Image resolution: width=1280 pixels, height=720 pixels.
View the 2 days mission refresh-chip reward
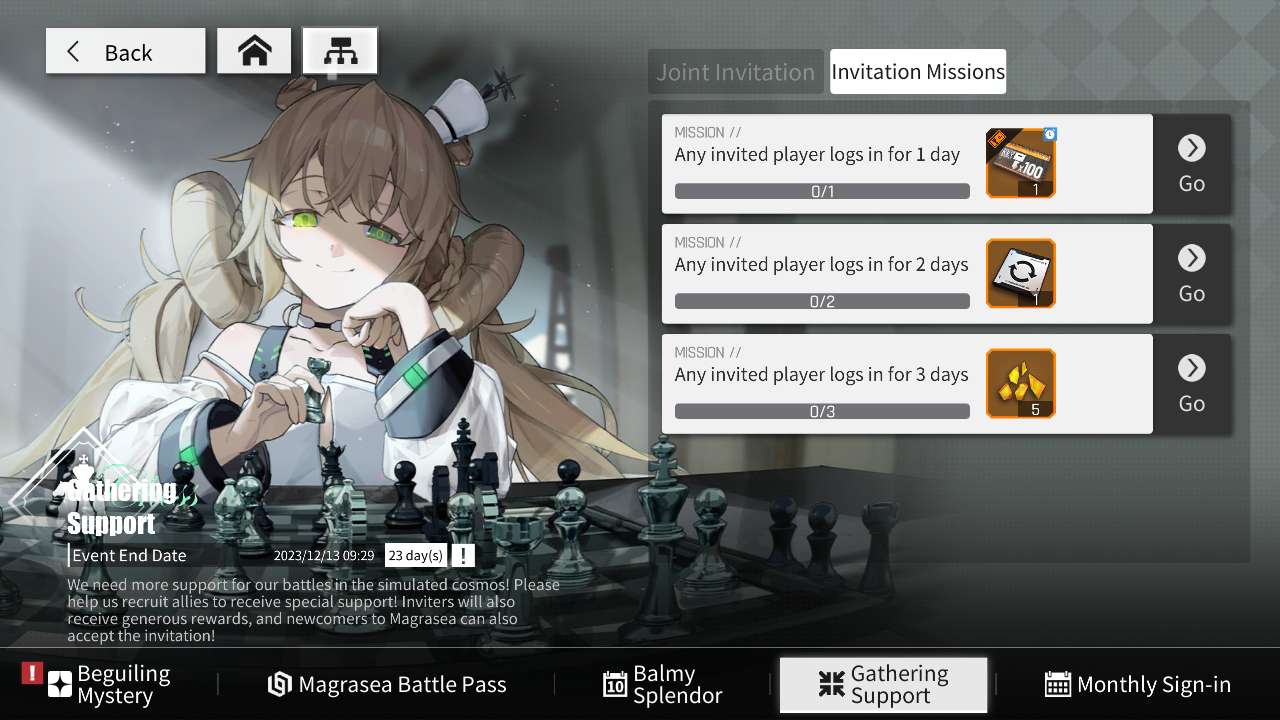(1020, 274)
